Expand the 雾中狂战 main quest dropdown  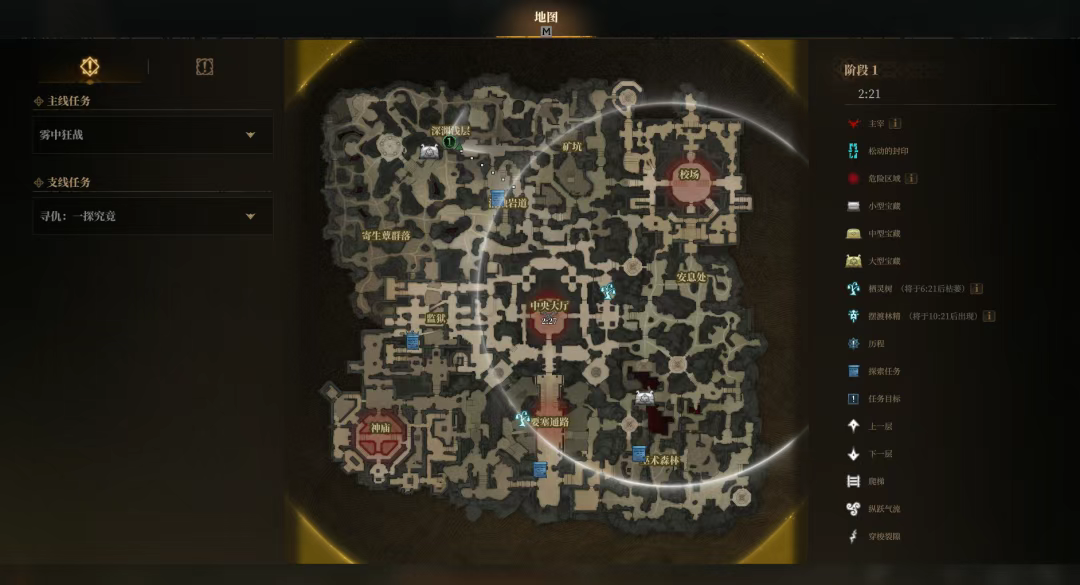coord(250,135)
